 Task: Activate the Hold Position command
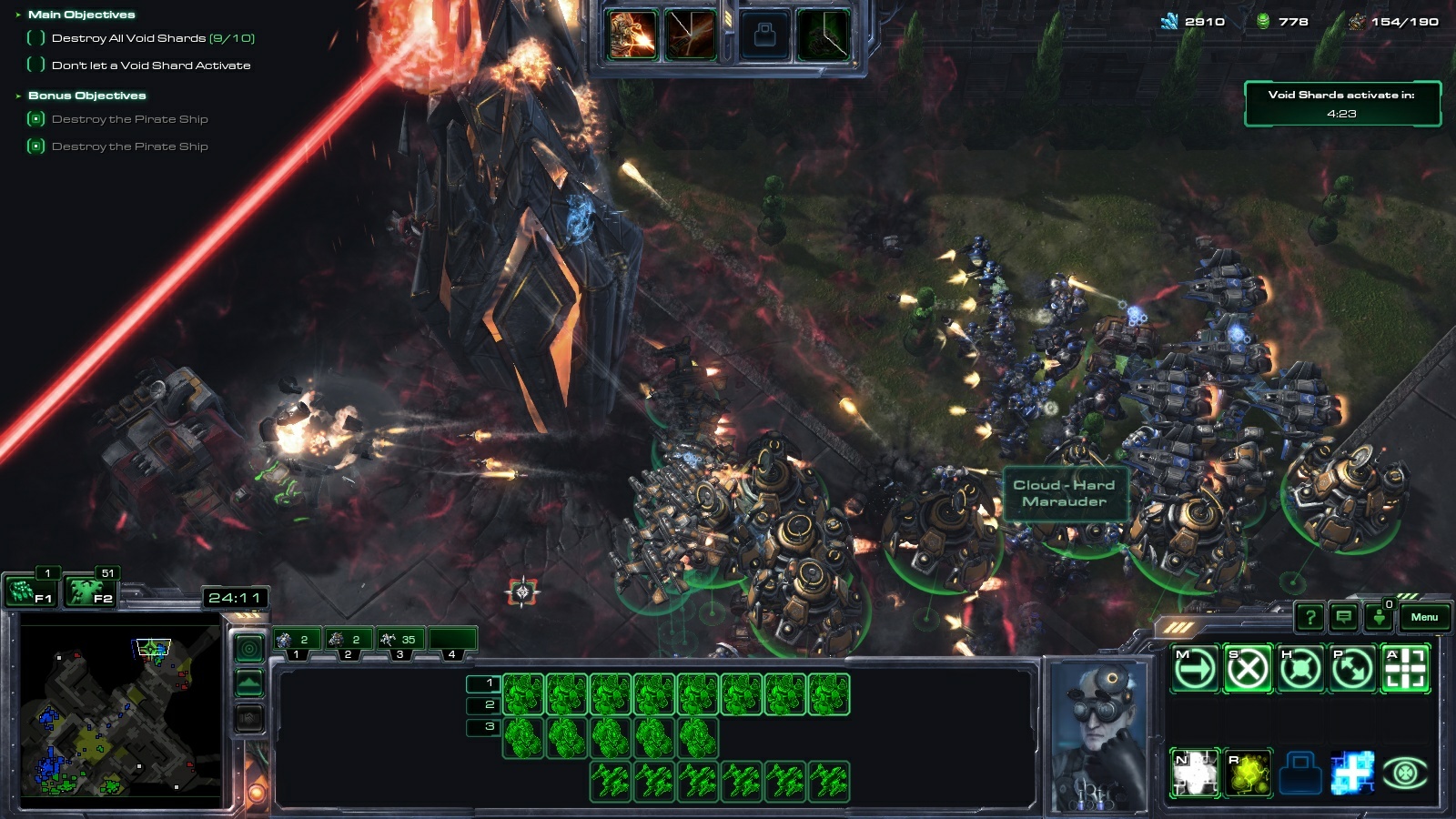(x=1300, y=670)
